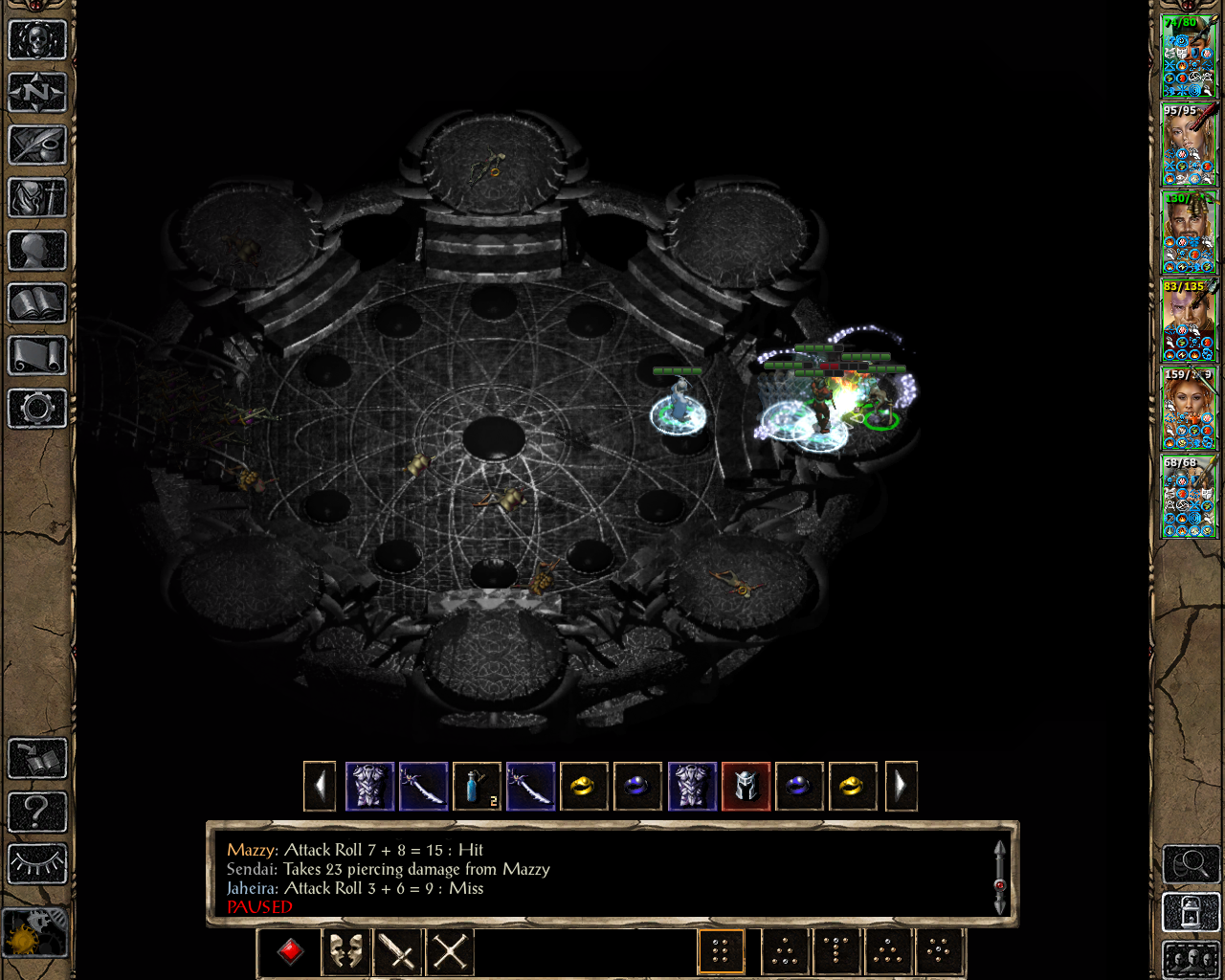This screenshot has height=980, width=1225.
Task: Select the party portrait showing 83/135 health
Action: pyautogui.click(x=1188, y=320)
